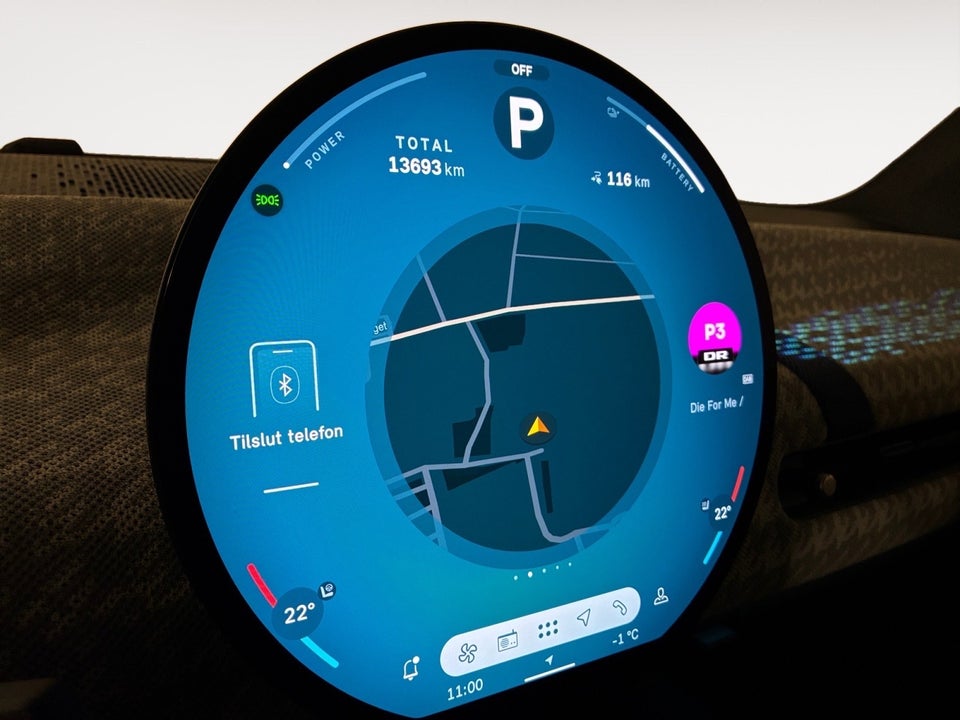The height and width of the screenshot is (720, 960).
Task: Open the driver profile icon
Action: (x=660, y=597)
